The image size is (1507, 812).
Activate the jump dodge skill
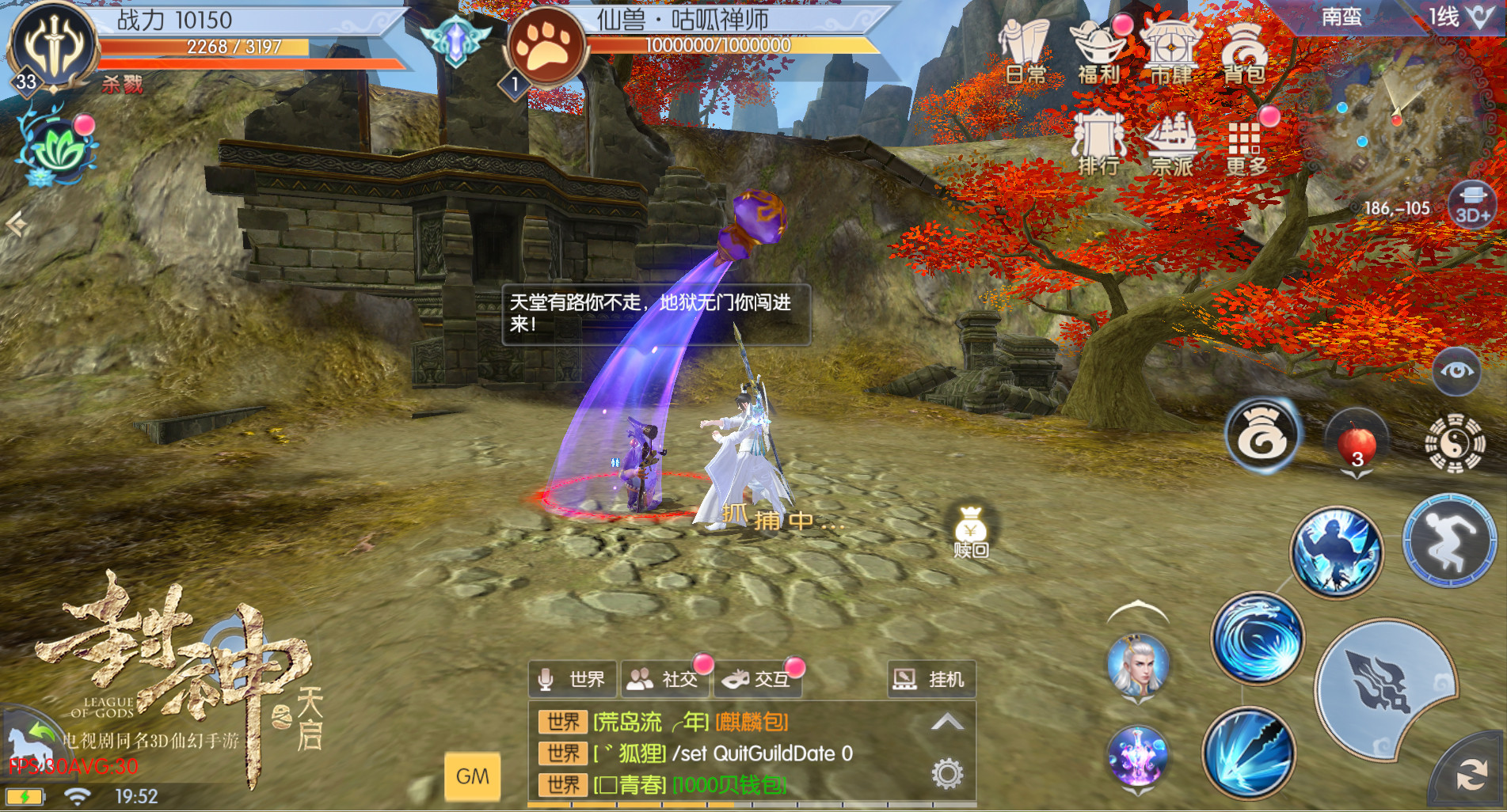[x=1449, y=541]
